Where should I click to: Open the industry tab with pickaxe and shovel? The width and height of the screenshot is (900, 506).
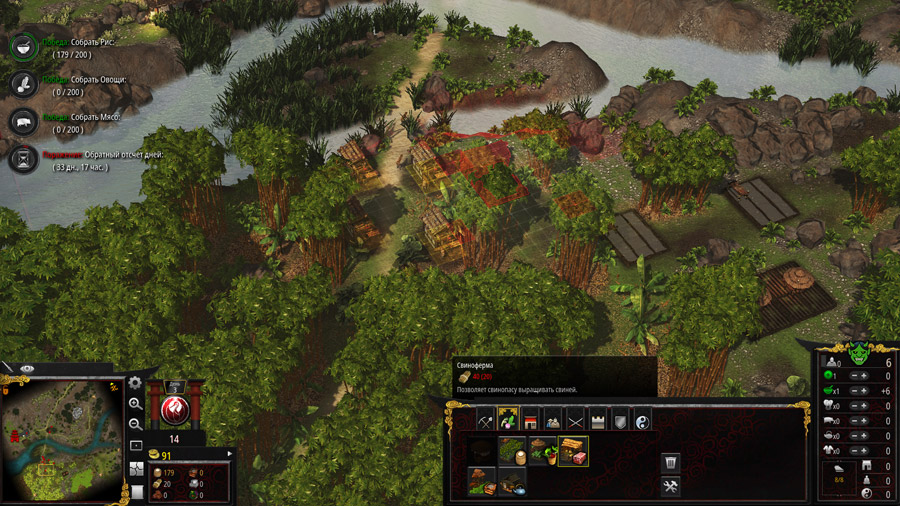point(486,419)
